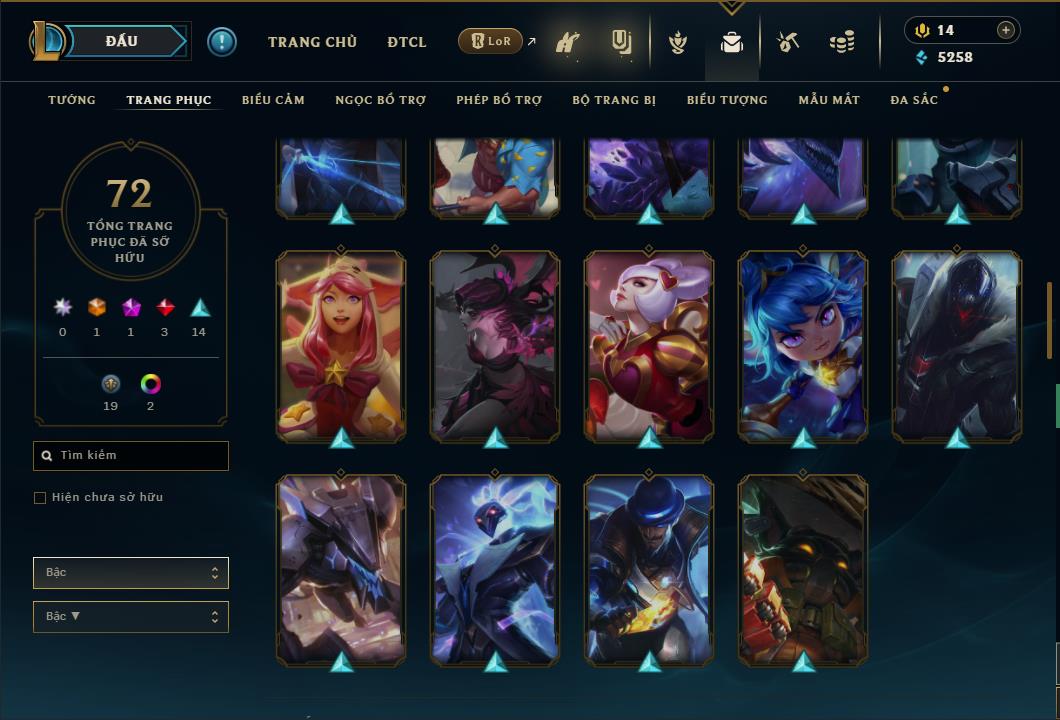Open the NGỌC BỔ TRỢ tab

[x=380, y=100]
